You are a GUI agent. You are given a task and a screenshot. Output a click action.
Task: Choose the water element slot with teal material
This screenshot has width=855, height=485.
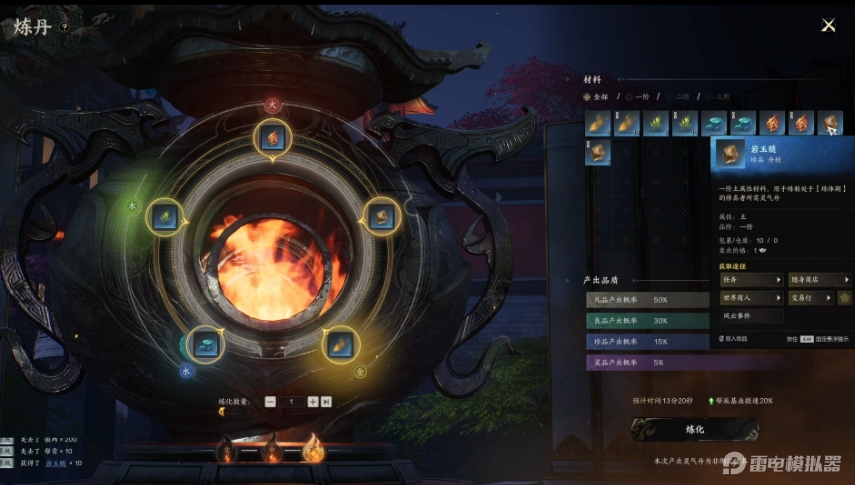tap(204, 343)
